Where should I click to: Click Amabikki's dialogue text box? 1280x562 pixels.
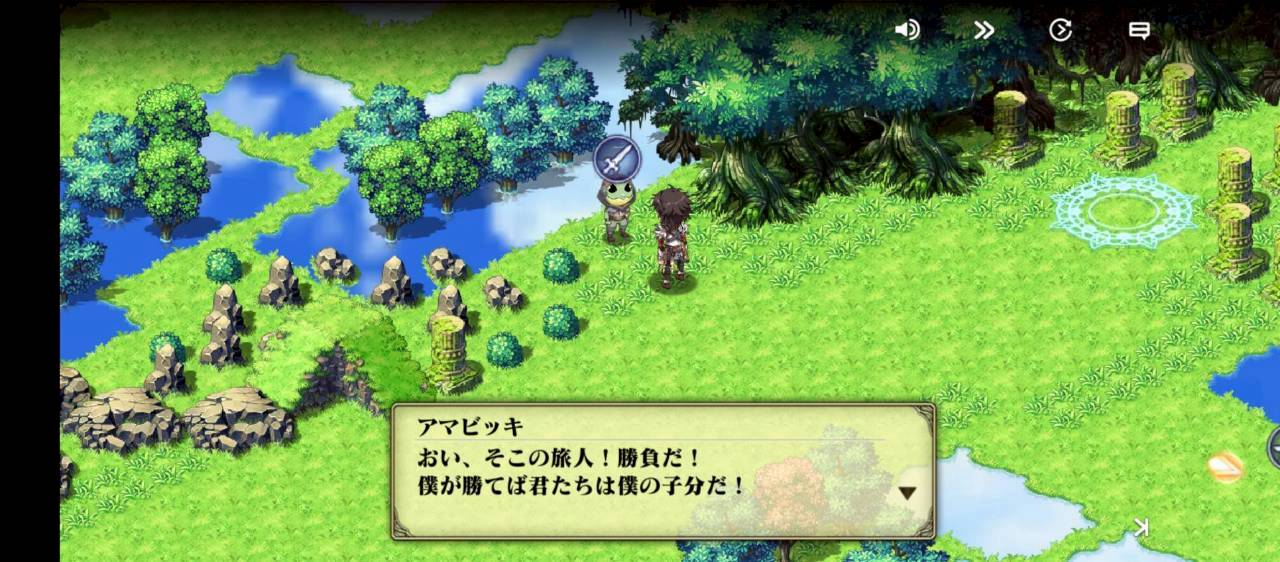[x=662, y=471]
